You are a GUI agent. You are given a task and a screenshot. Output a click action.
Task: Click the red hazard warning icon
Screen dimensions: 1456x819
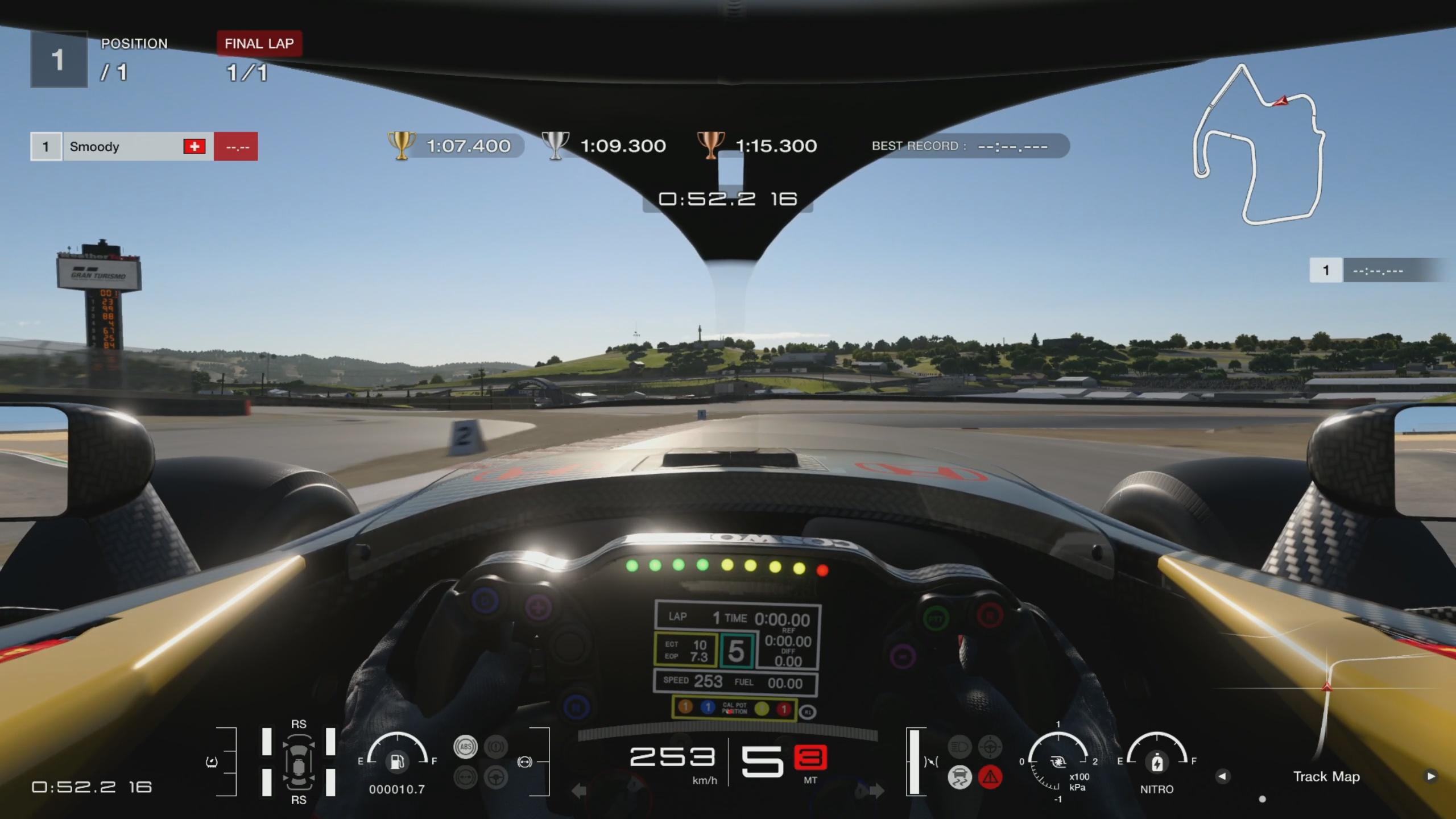point(990,777)
